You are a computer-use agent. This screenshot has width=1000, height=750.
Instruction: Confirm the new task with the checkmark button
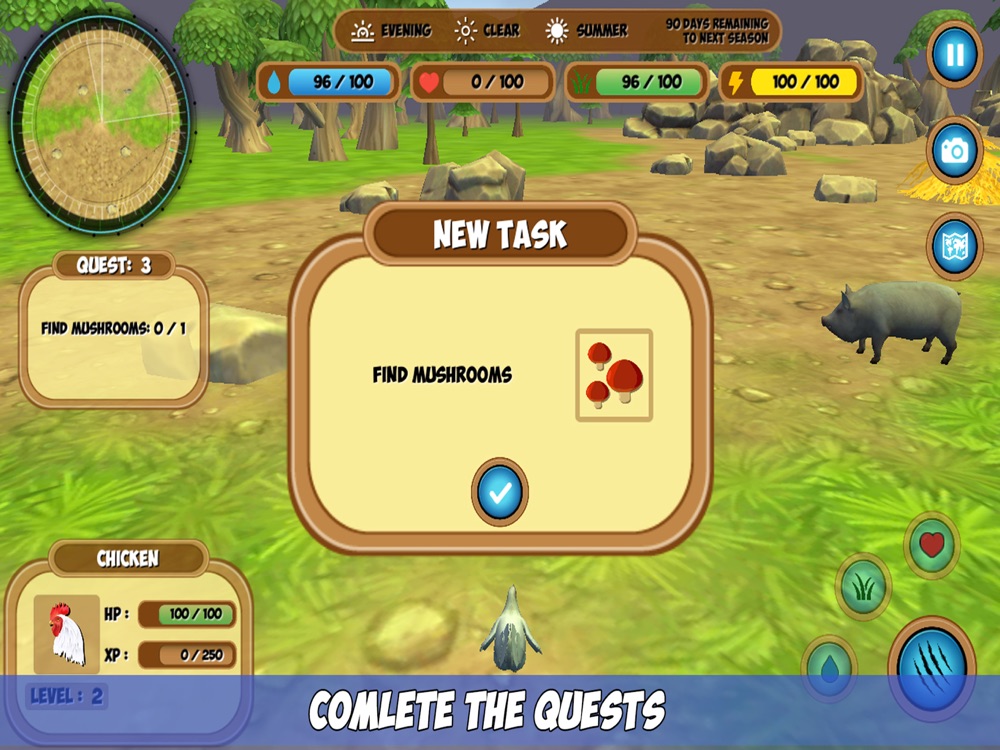click(499, 491)
